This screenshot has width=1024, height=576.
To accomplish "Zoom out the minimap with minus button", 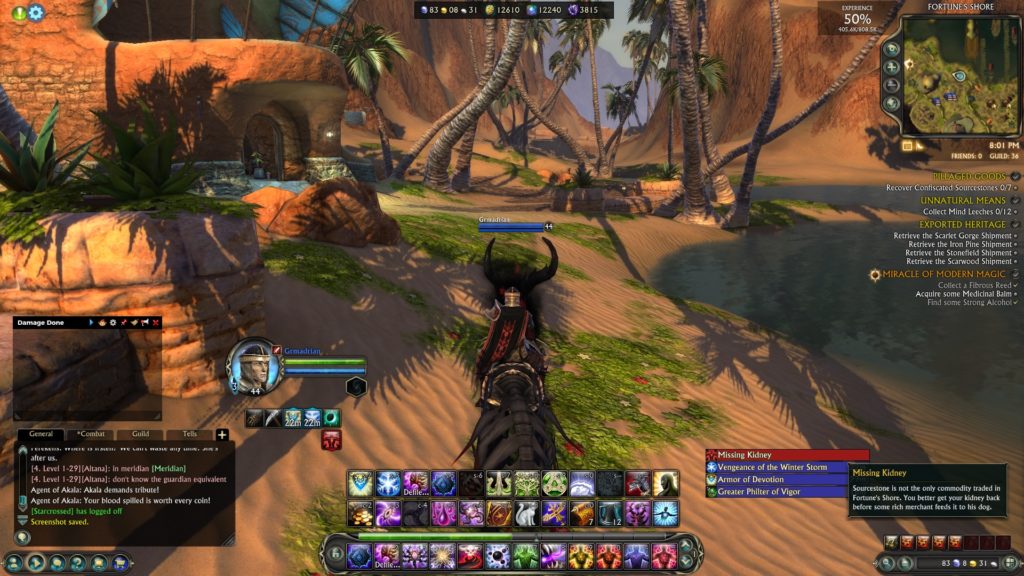I will pos(891,86).
